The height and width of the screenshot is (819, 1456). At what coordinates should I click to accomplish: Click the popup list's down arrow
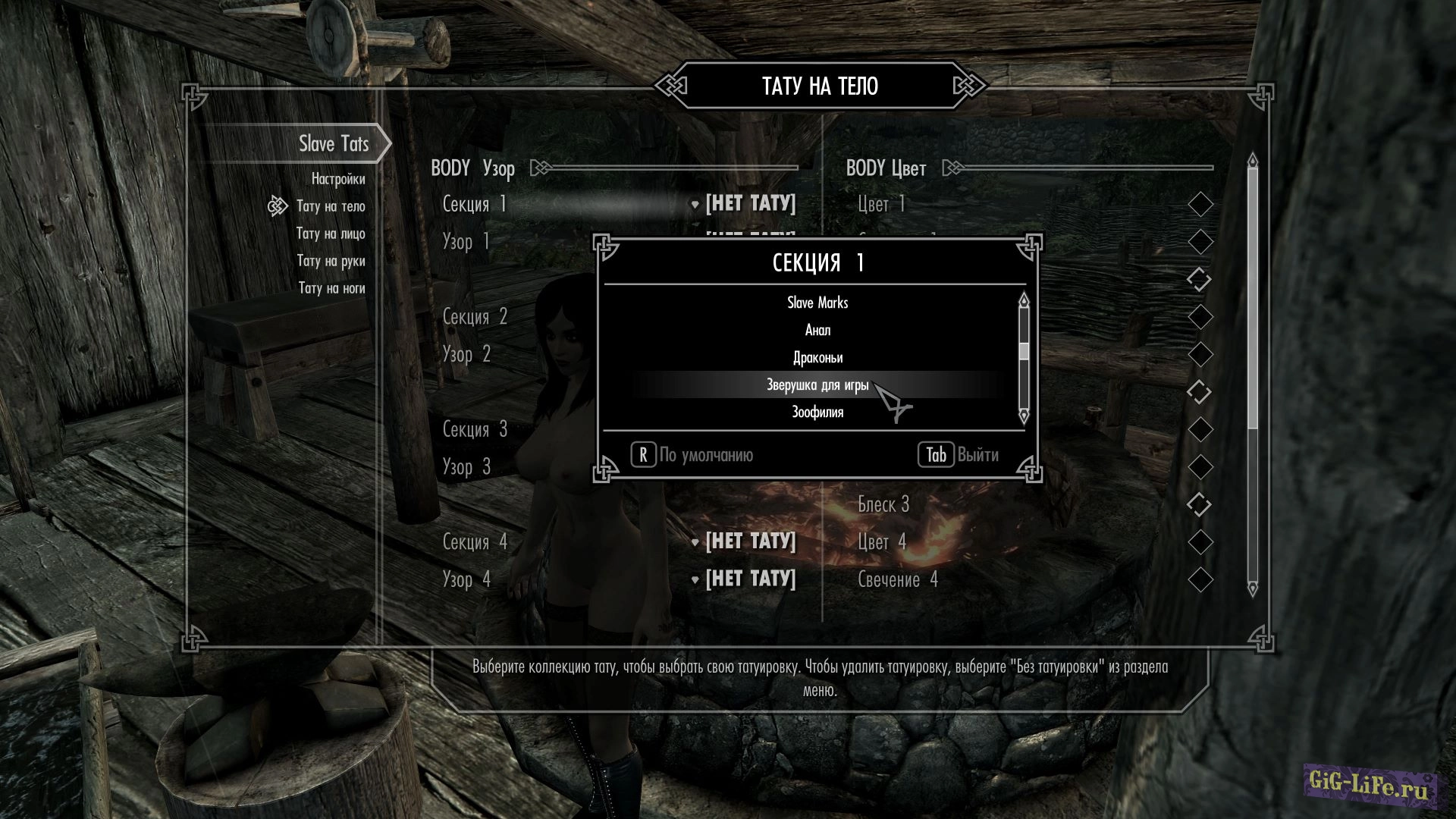pos(1024,416)
